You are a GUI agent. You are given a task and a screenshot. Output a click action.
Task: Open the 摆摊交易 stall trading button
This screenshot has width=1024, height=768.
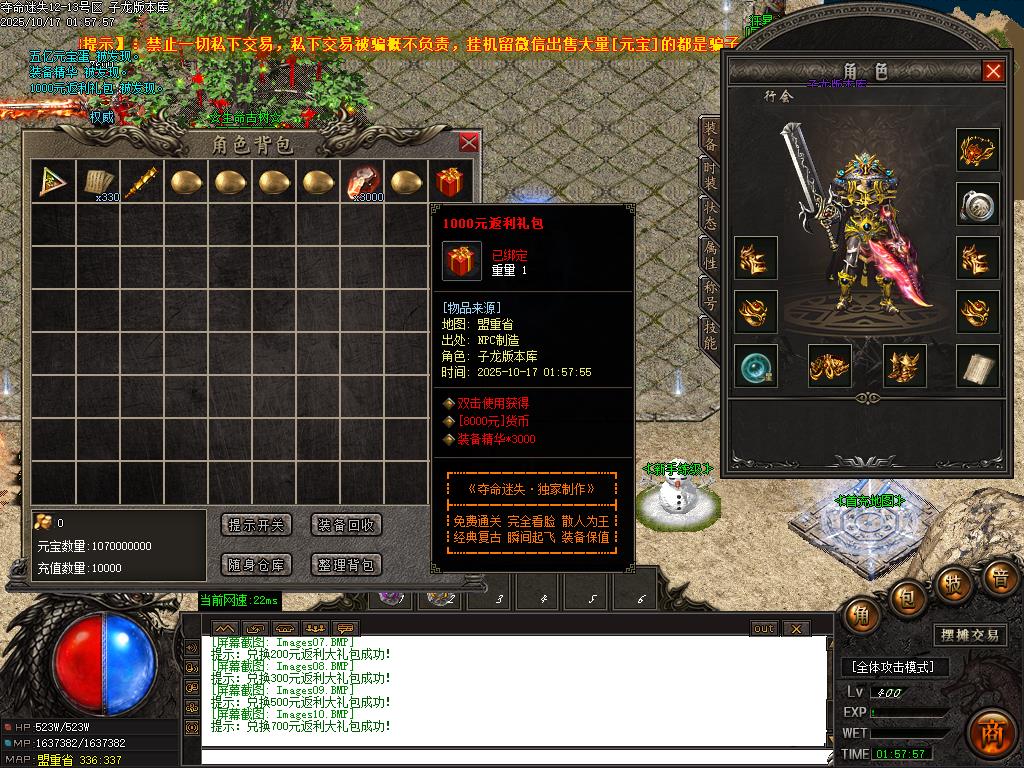970,635
